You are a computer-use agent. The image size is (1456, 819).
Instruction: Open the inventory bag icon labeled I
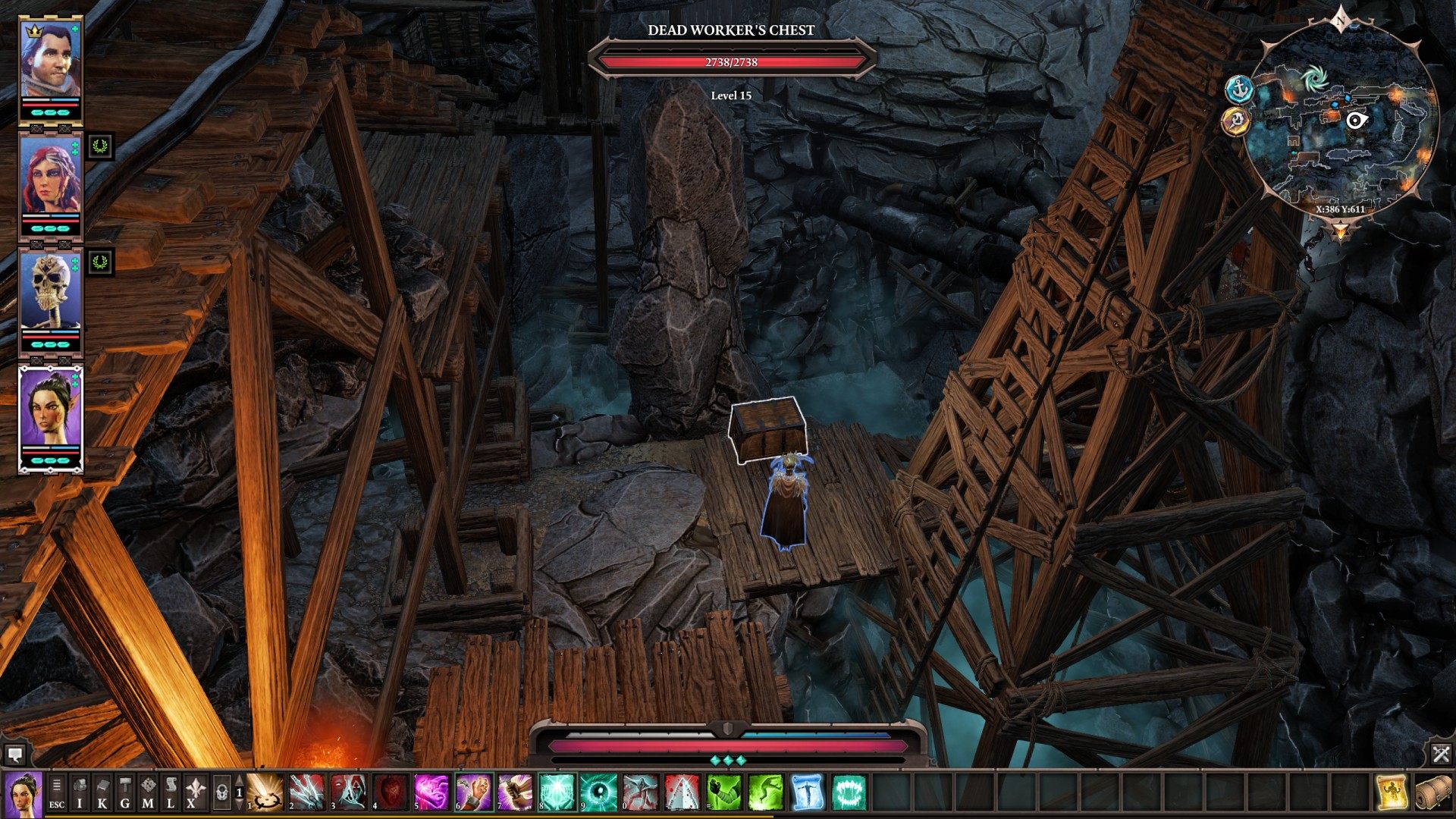(80, 792)
